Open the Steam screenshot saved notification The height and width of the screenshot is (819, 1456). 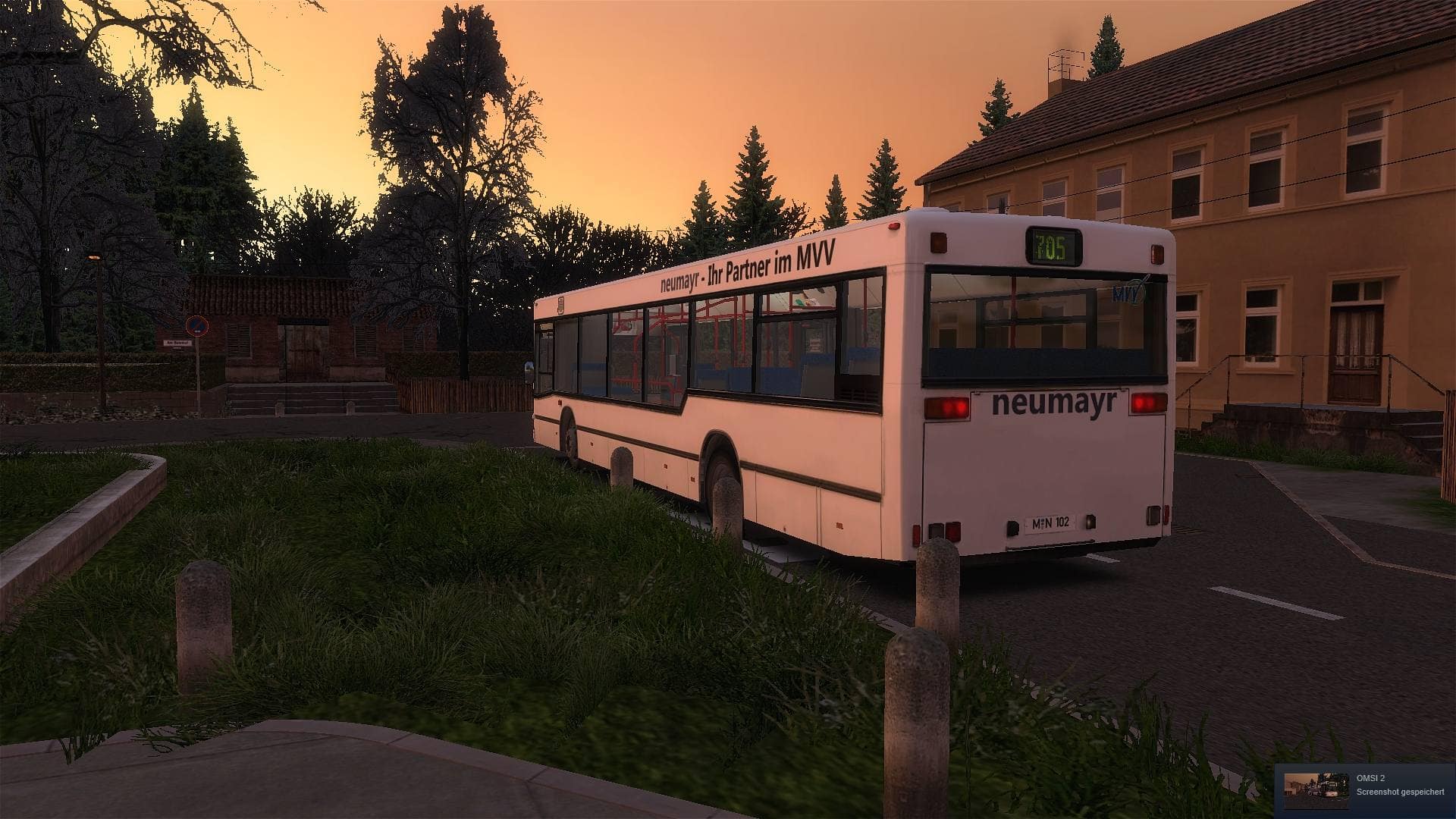pos(1364,791)
